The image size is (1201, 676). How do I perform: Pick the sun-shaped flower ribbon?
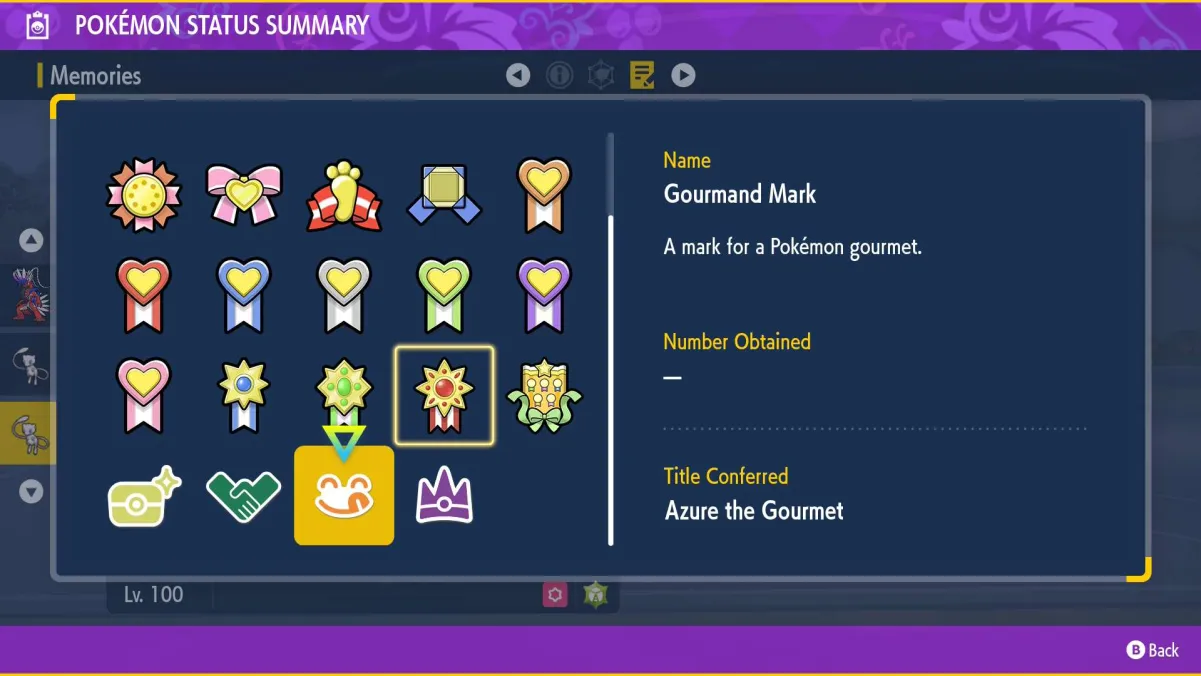144,194
